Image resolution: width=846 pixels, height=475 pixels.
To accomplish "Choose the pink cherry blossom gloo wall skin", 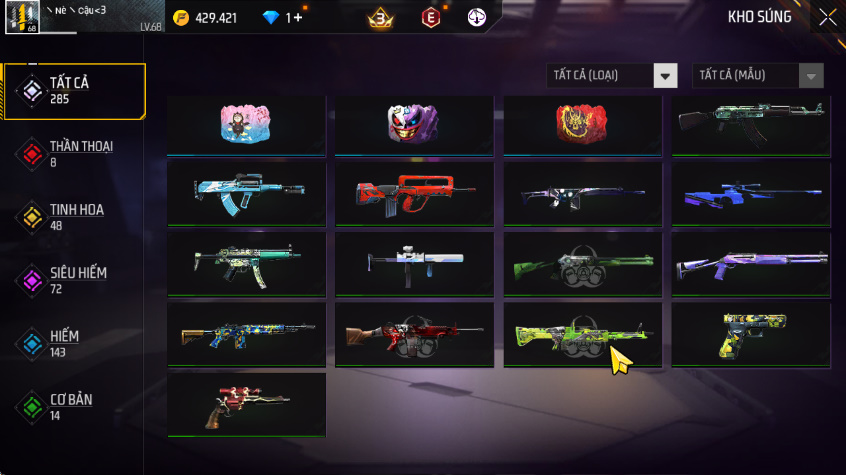I will point(246,124).
